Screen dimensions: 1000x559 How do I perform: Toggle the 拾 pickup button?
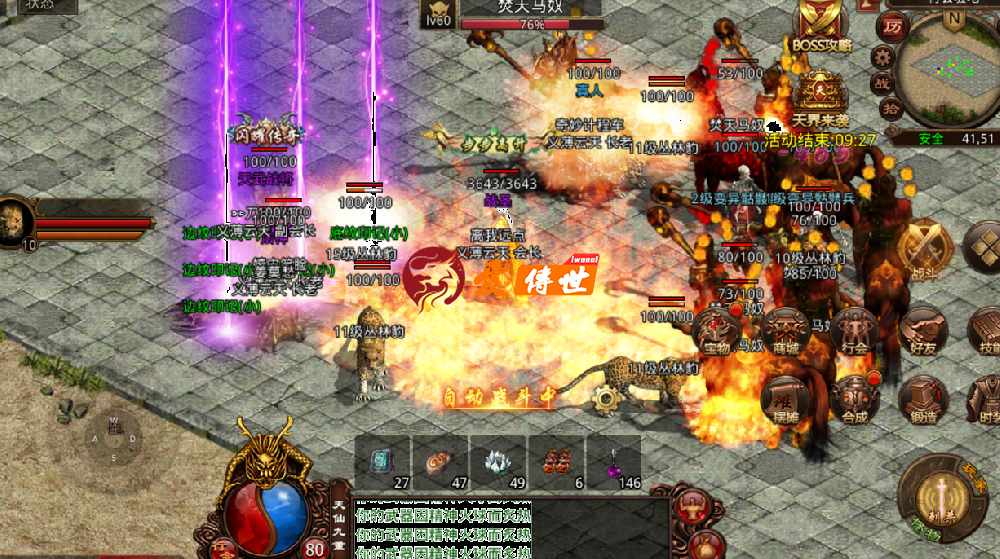[888, 107]
